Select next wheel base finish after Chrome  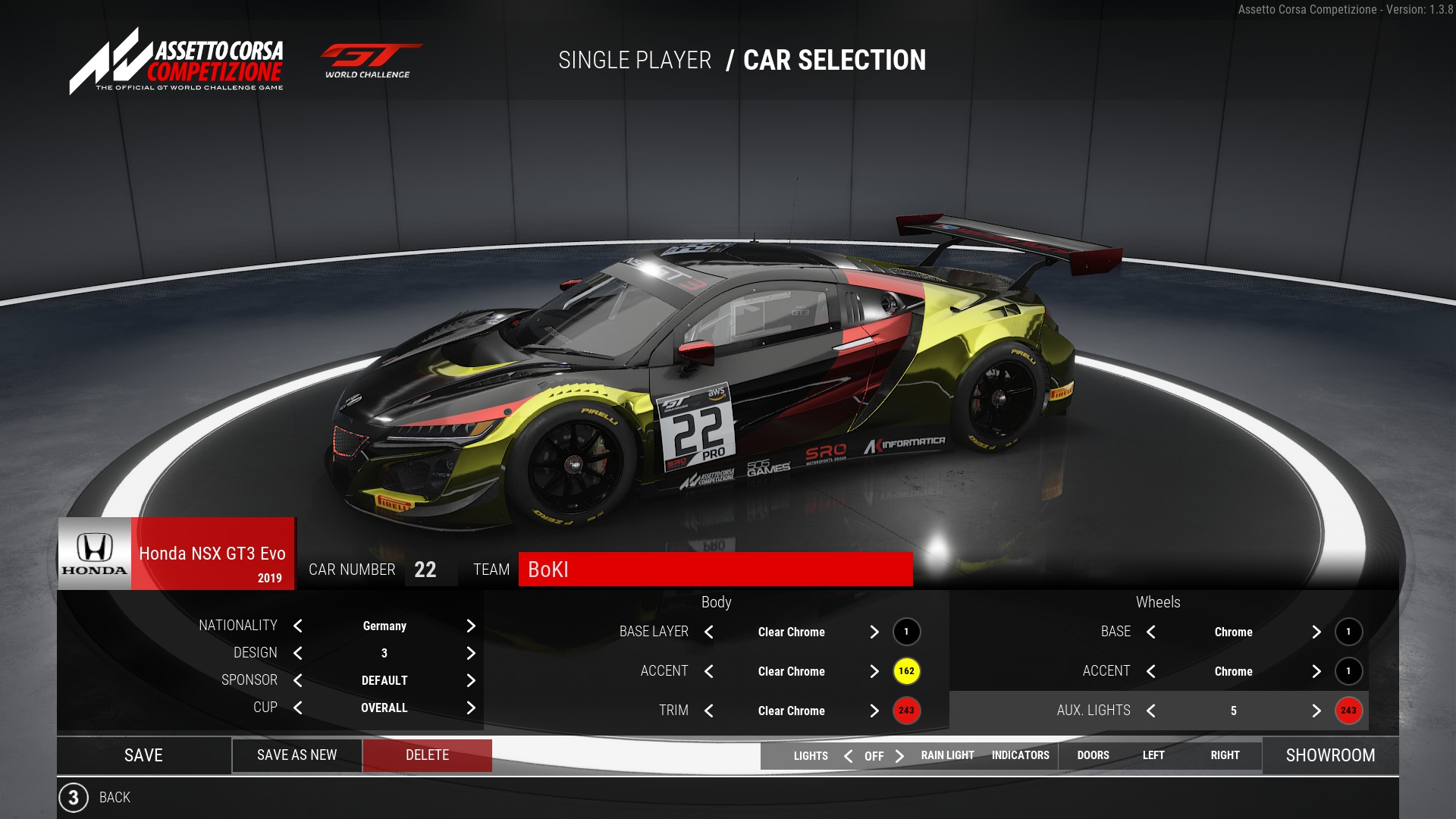coord(1316,632)
